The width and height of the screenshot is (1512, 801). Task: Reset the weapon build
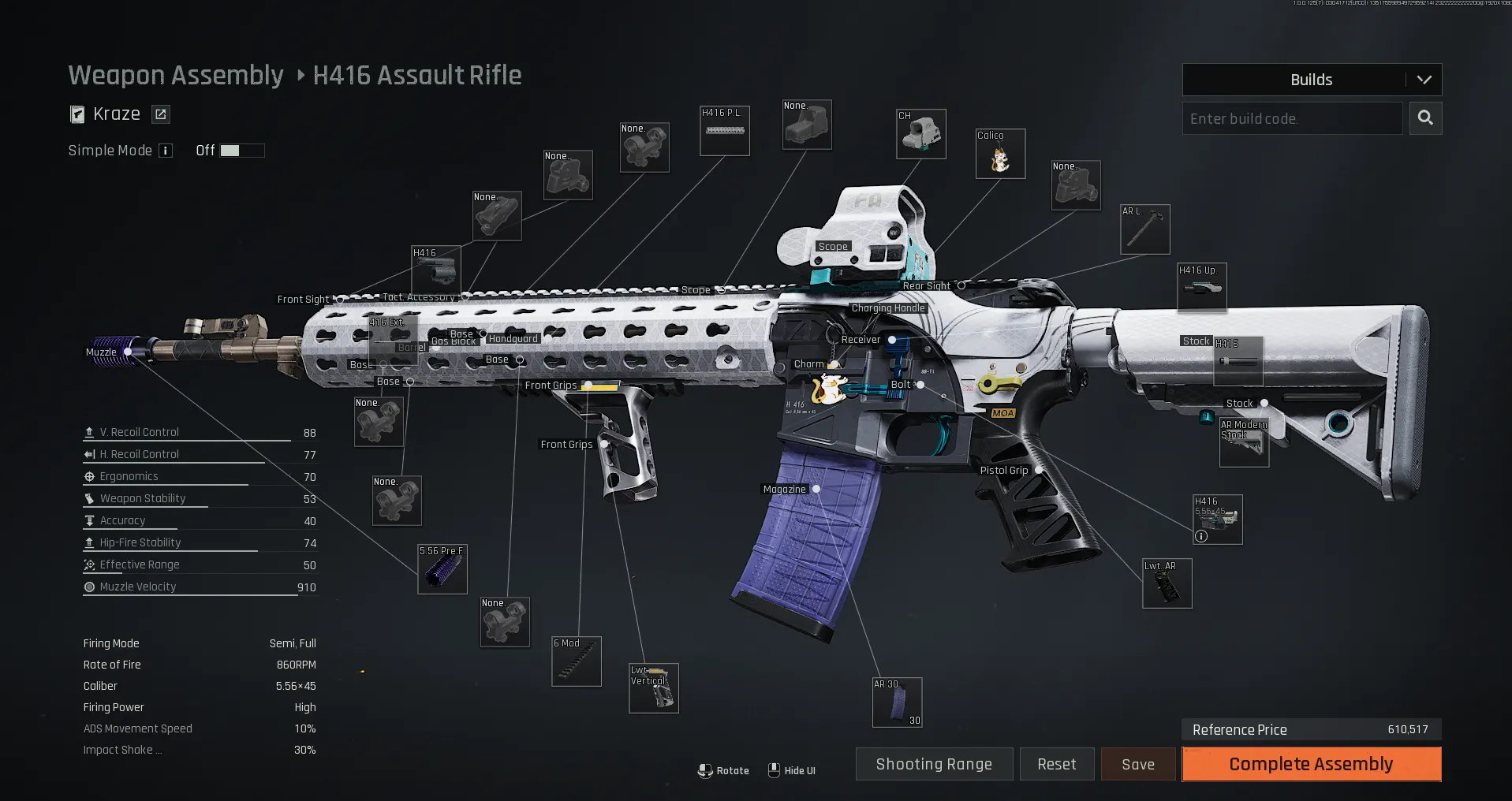tap(1057, 764)
